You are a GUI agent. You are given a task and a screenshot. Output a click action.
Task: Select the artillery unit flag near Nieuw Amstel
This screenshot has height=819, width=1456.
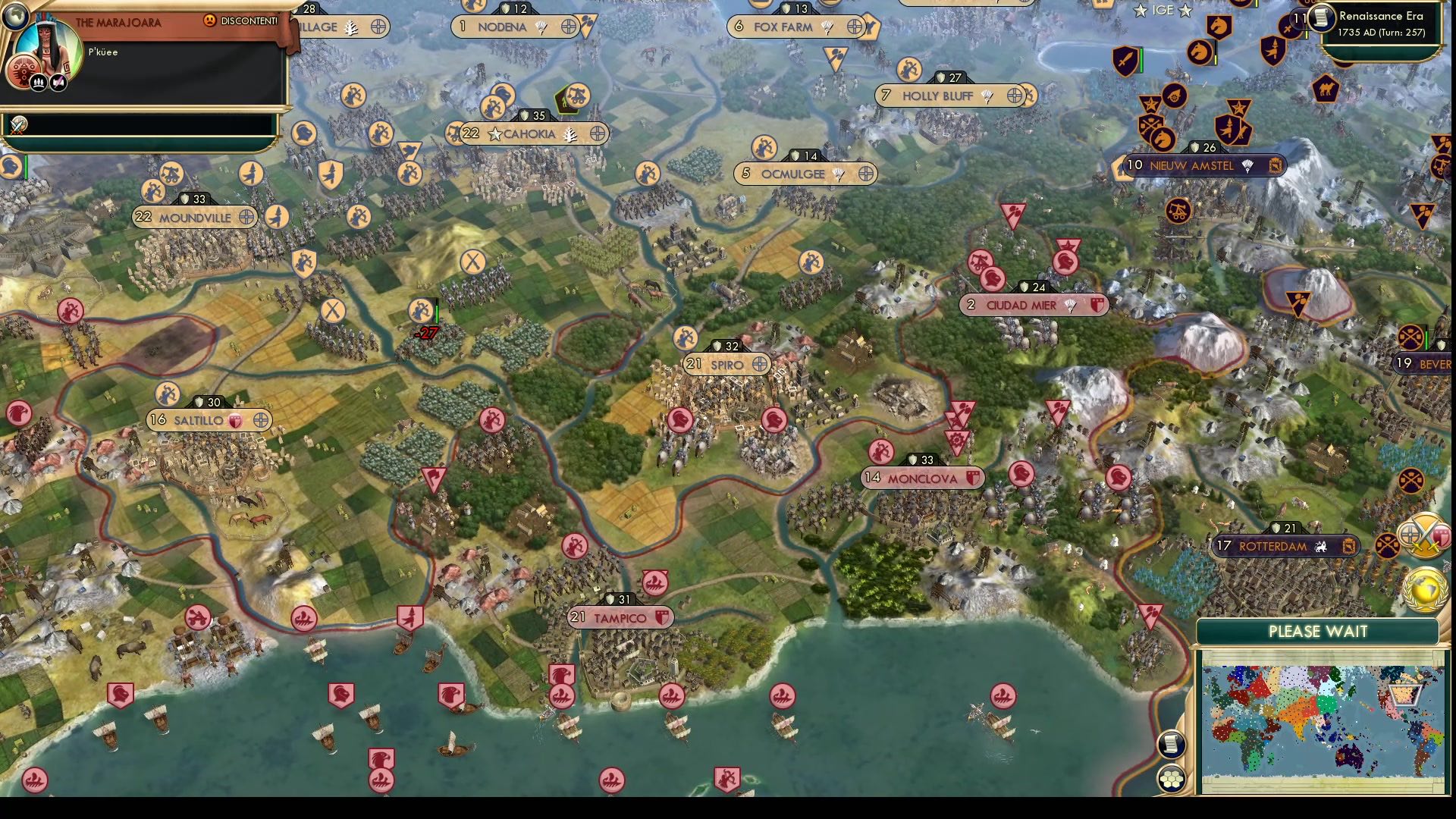pos(1174,95)
